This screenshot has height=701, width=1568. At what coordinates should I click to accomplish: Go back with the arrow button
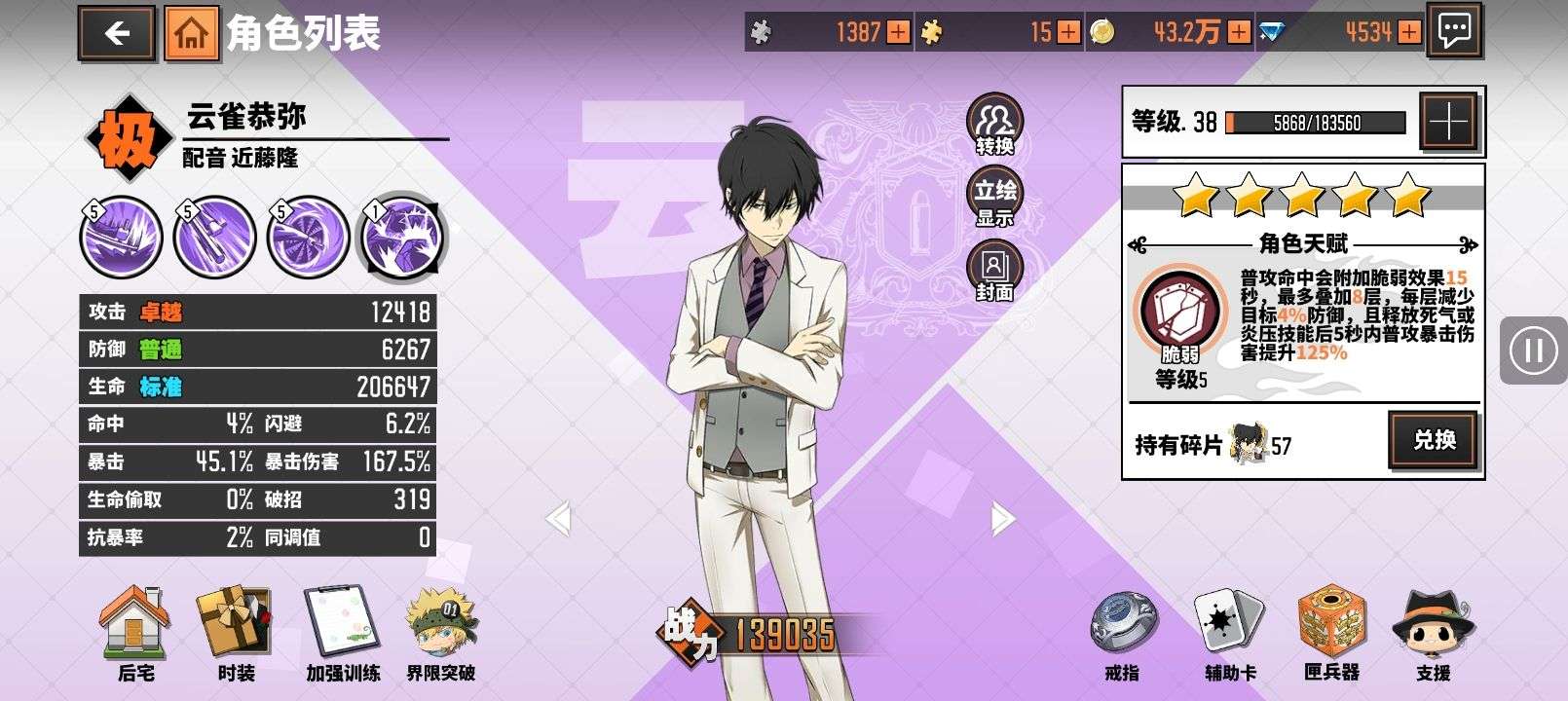(x=117, y=34)
